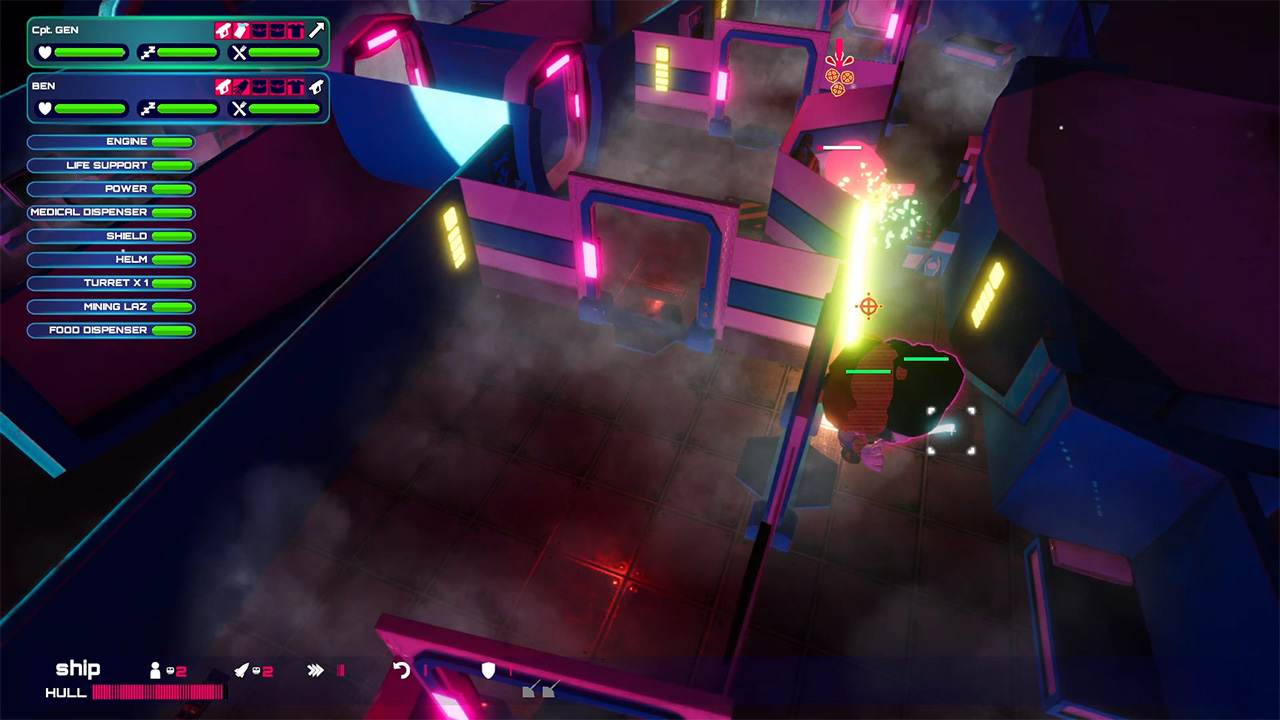Select Cpt. GEN's equipped gun icon

224,31
